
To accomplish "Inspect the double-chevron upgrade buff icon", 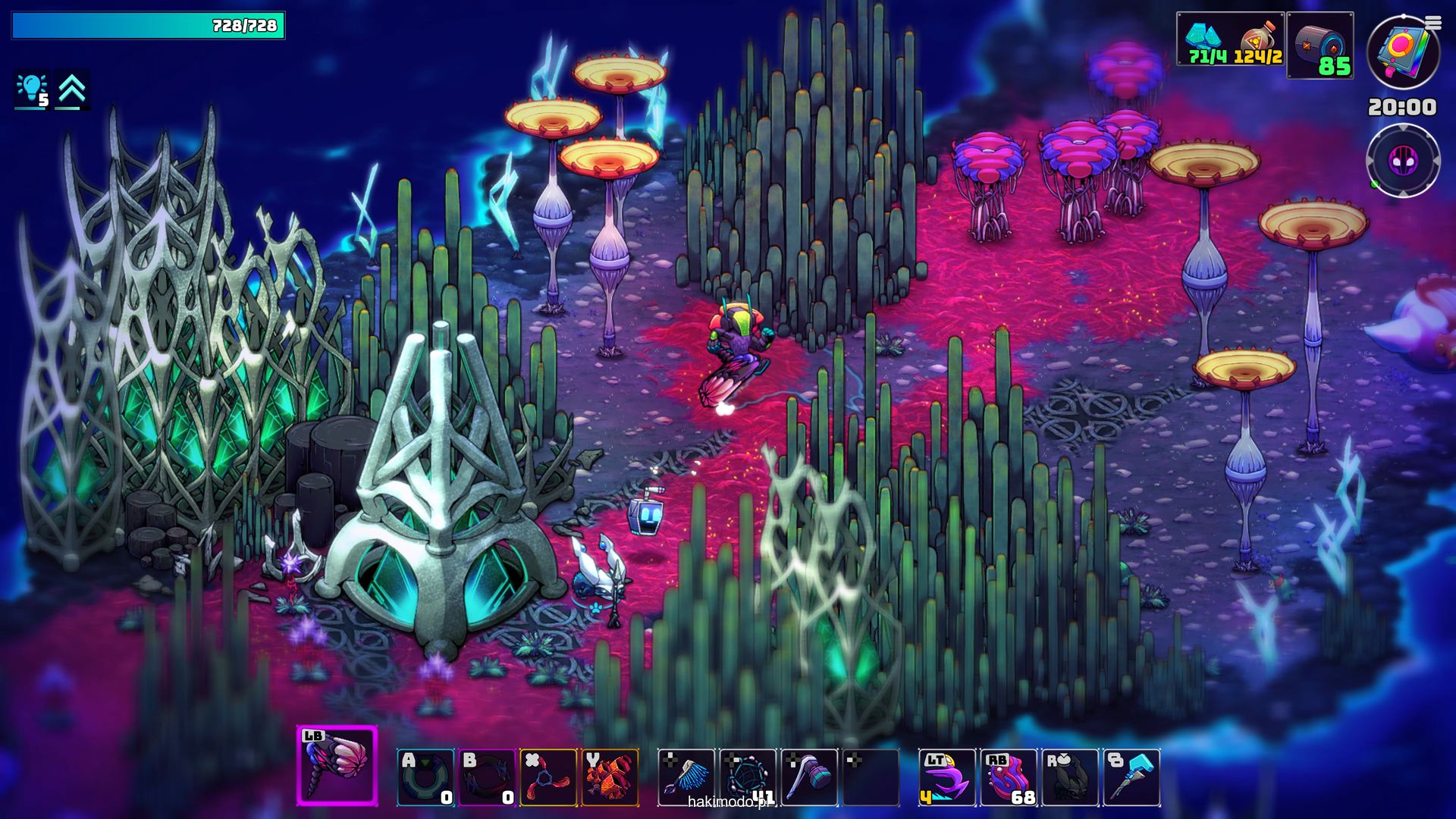I will (x=72, y=90).
